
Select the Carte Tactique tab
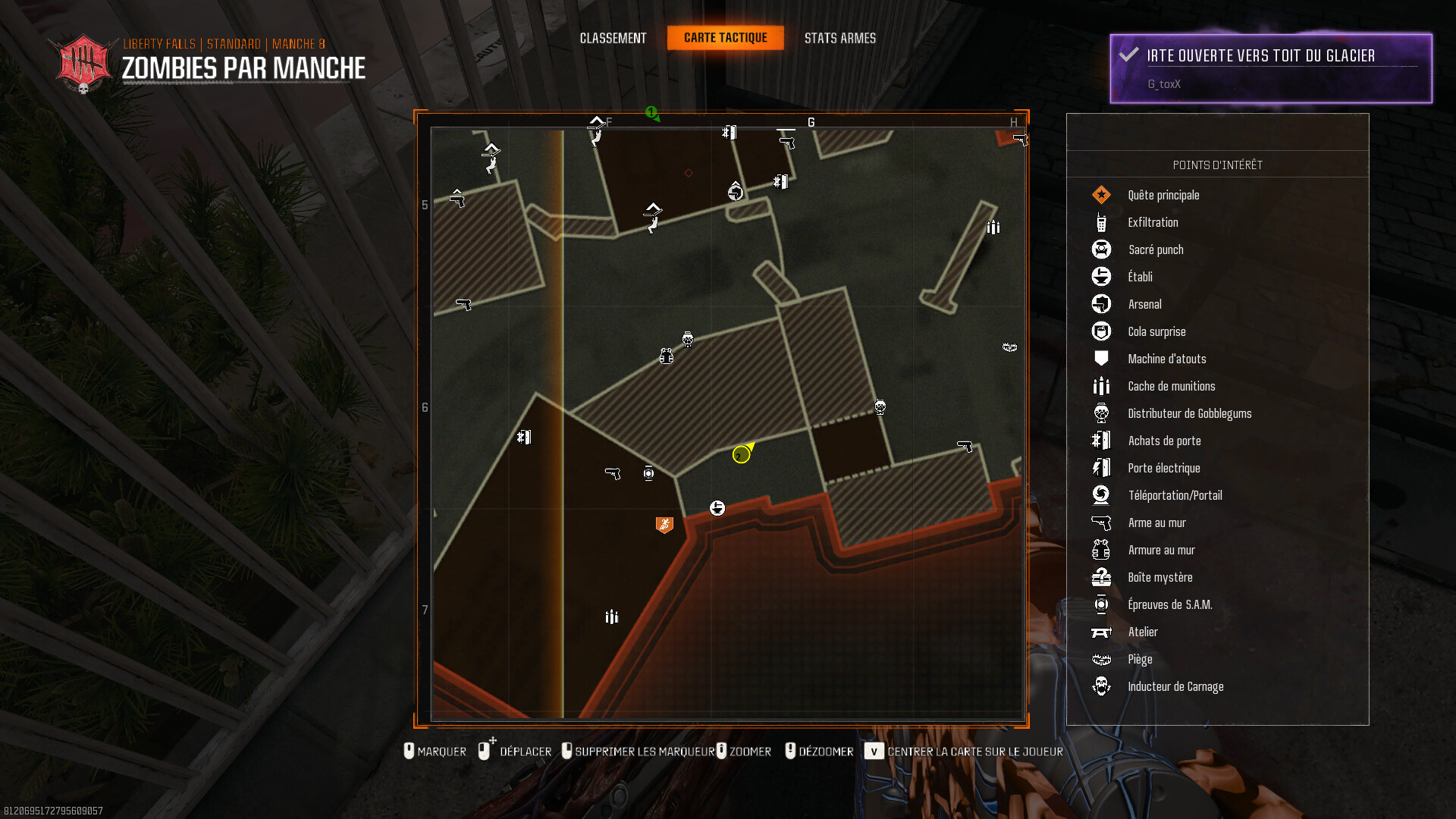click(x=725, y=38)
